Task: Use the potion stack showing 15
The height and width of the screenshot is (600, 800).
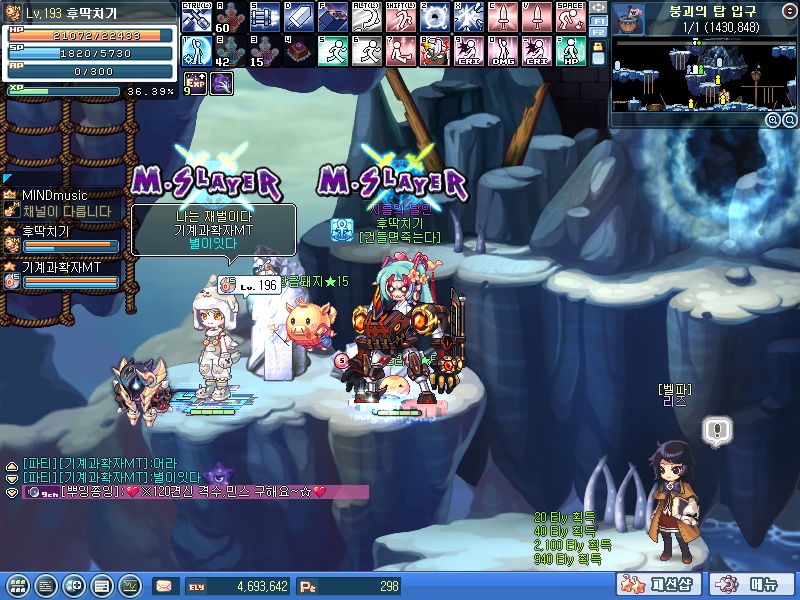Action: click(x=264, y=51)
